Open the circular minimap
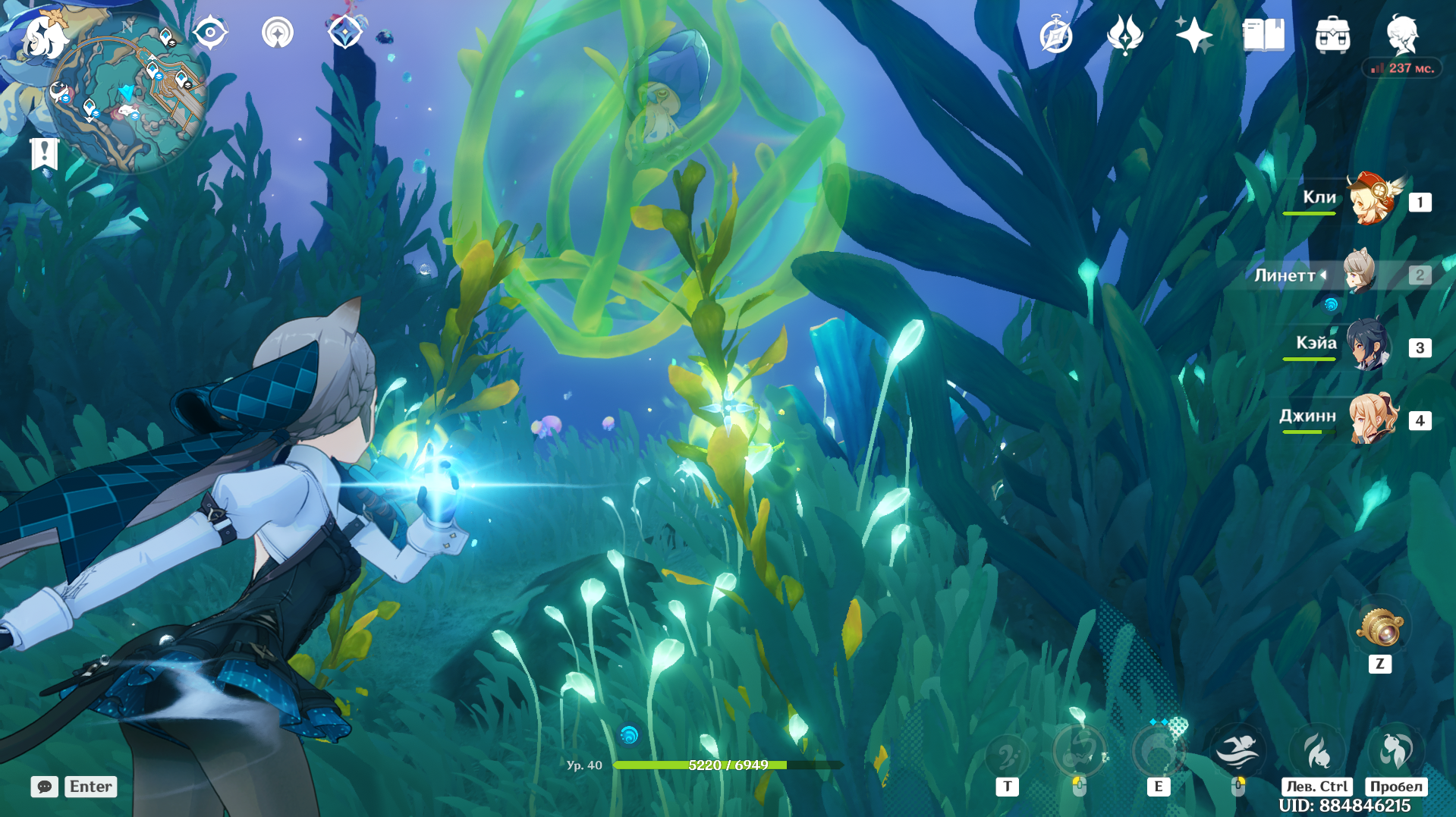1456x817 pixels. click(127, 94)
